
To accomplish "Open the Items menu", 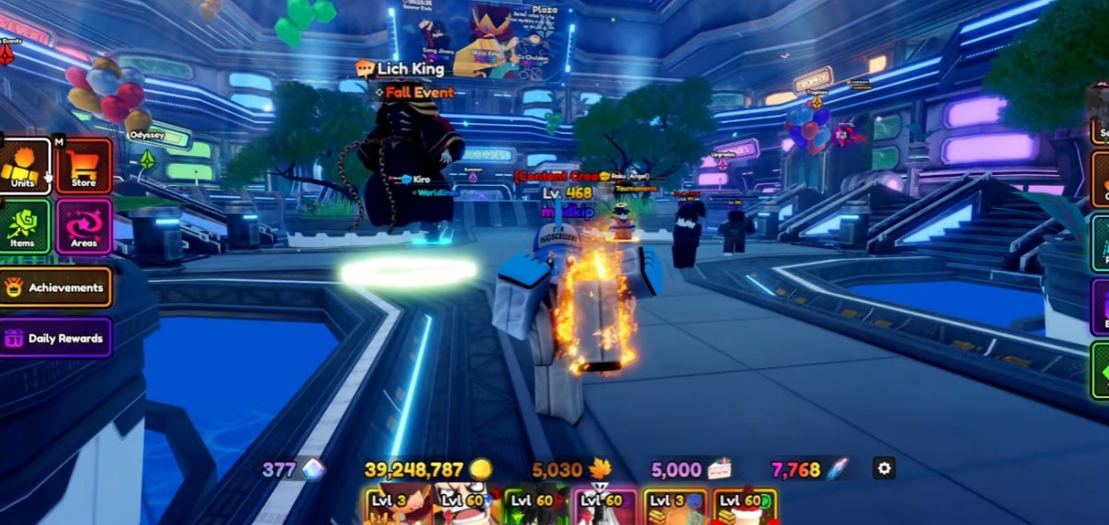I will tap(24, 226).
